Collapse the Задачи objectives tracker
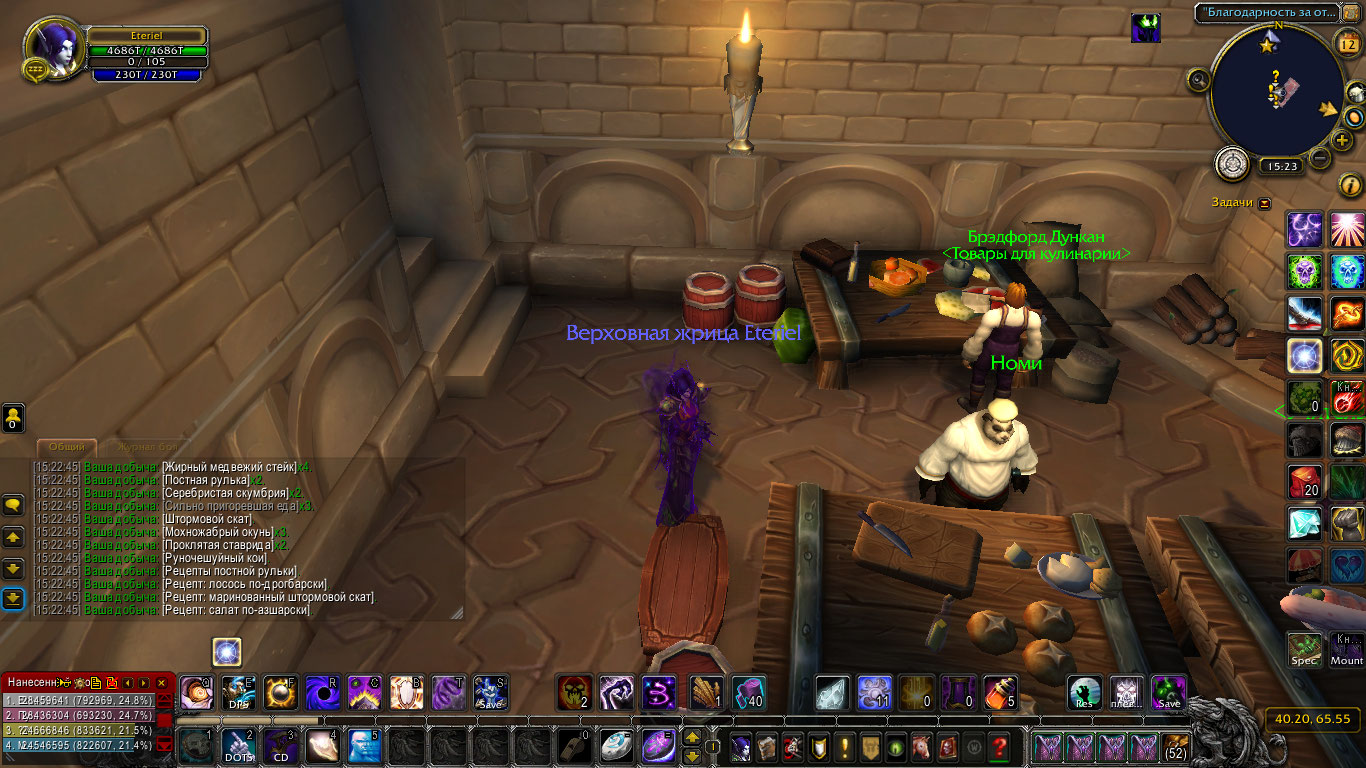The image size is (1366, 768). coord(1265,203)
